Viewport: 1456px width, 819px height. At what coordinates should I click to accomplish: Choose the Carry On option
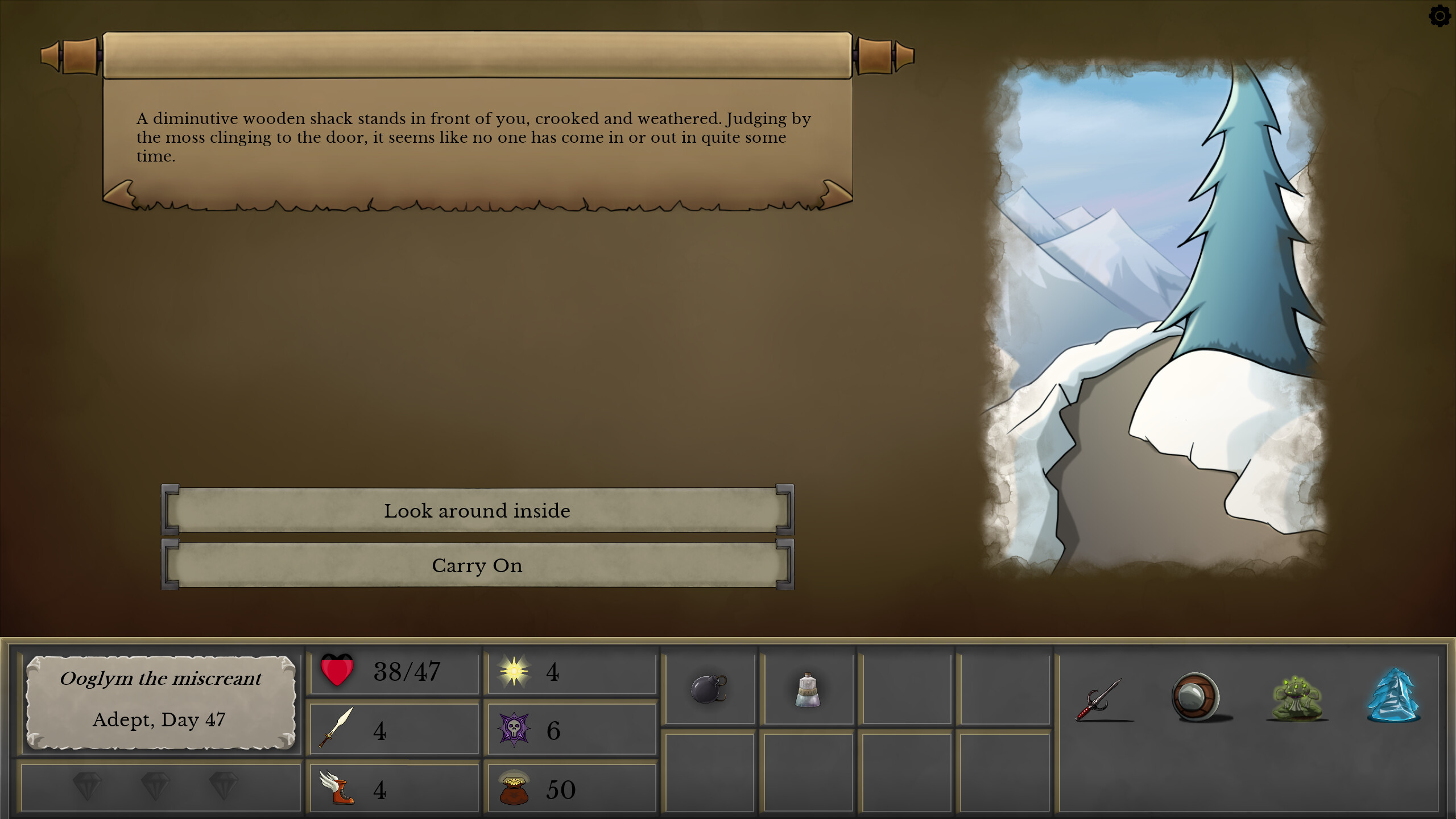(478, 565)
